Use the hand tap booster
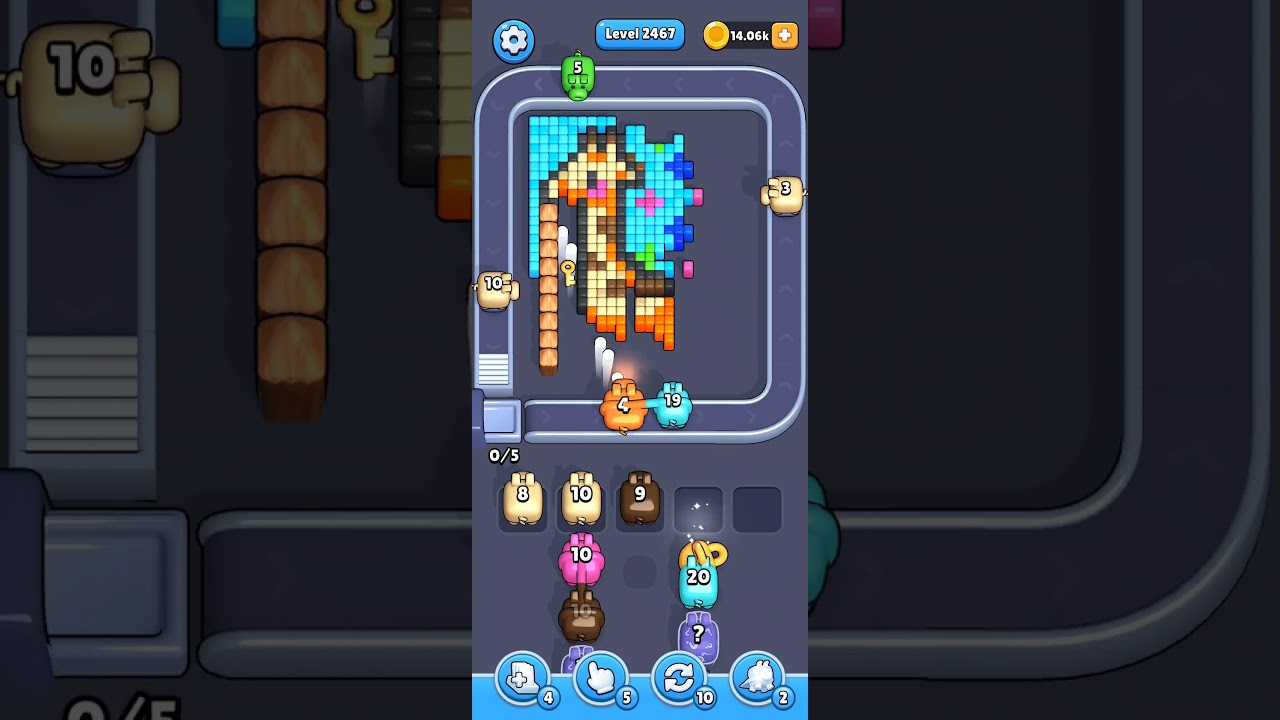The image size is (1280, 720). pyautogui.click(x=601, y=678)
